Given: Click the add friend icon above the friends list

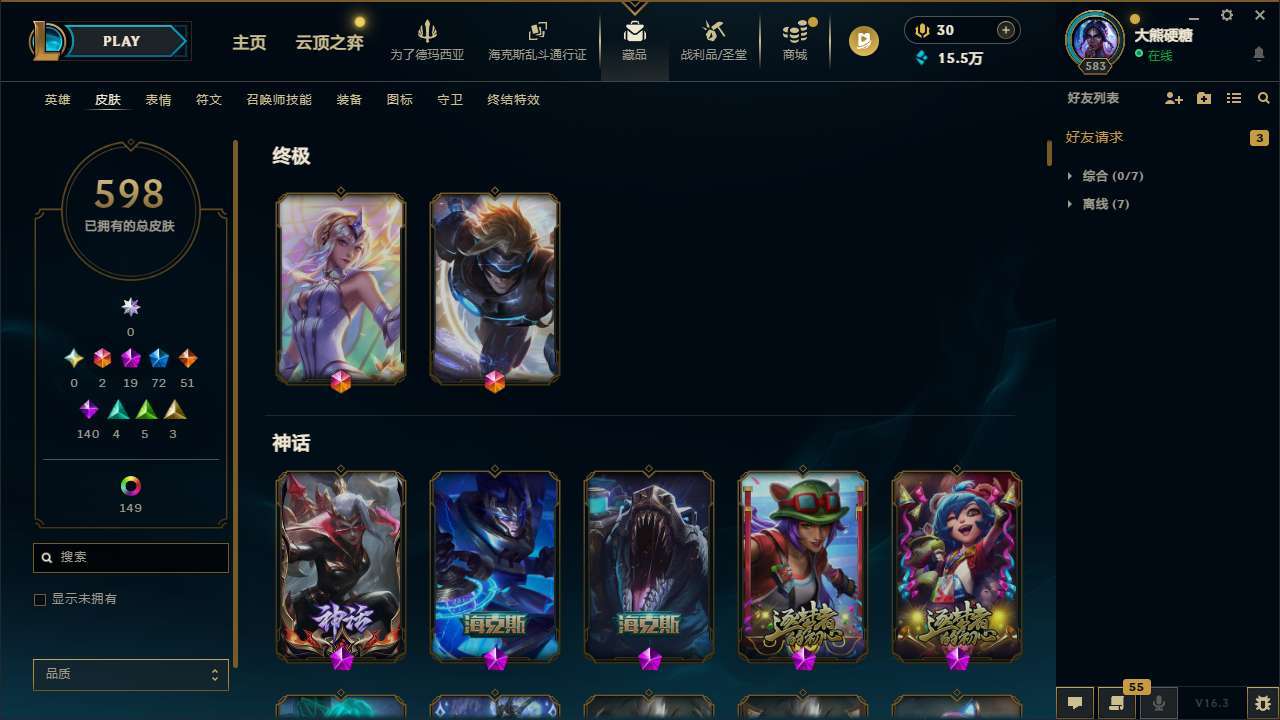Looking at the screenshot, I should [x=1173, y=98].
